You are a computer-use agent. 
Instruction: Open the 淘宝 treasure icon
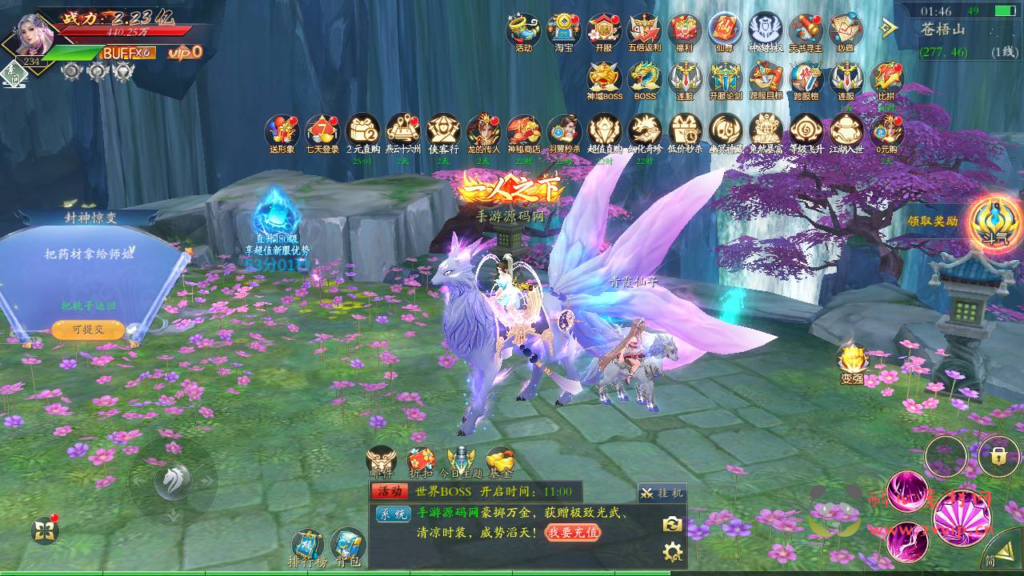[564, 30]
